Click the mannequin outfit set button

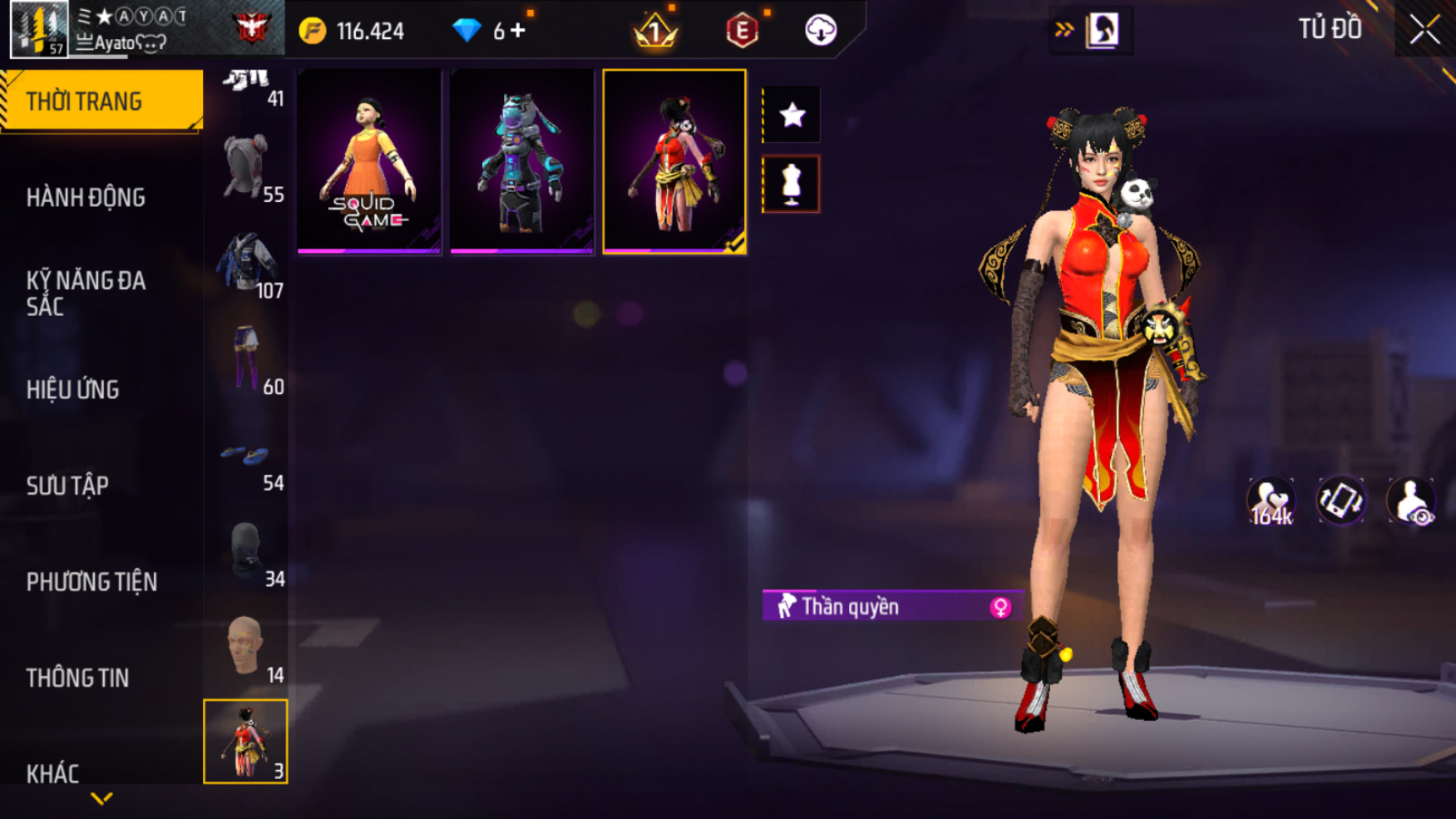click(792, 184)
